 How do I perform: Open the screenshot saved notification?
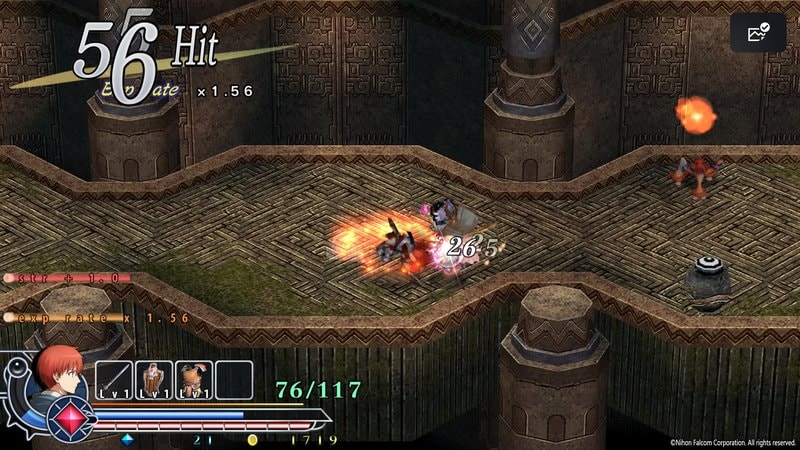point(758,33)
